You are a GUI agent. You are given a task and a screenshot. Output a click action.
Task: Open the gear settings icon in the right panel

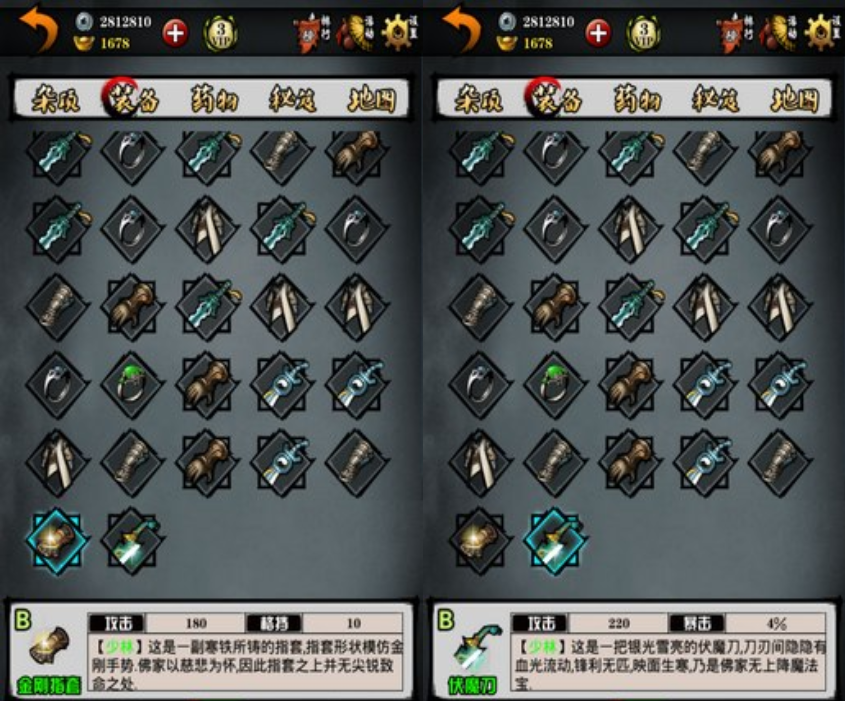click(x=822, y=32)
